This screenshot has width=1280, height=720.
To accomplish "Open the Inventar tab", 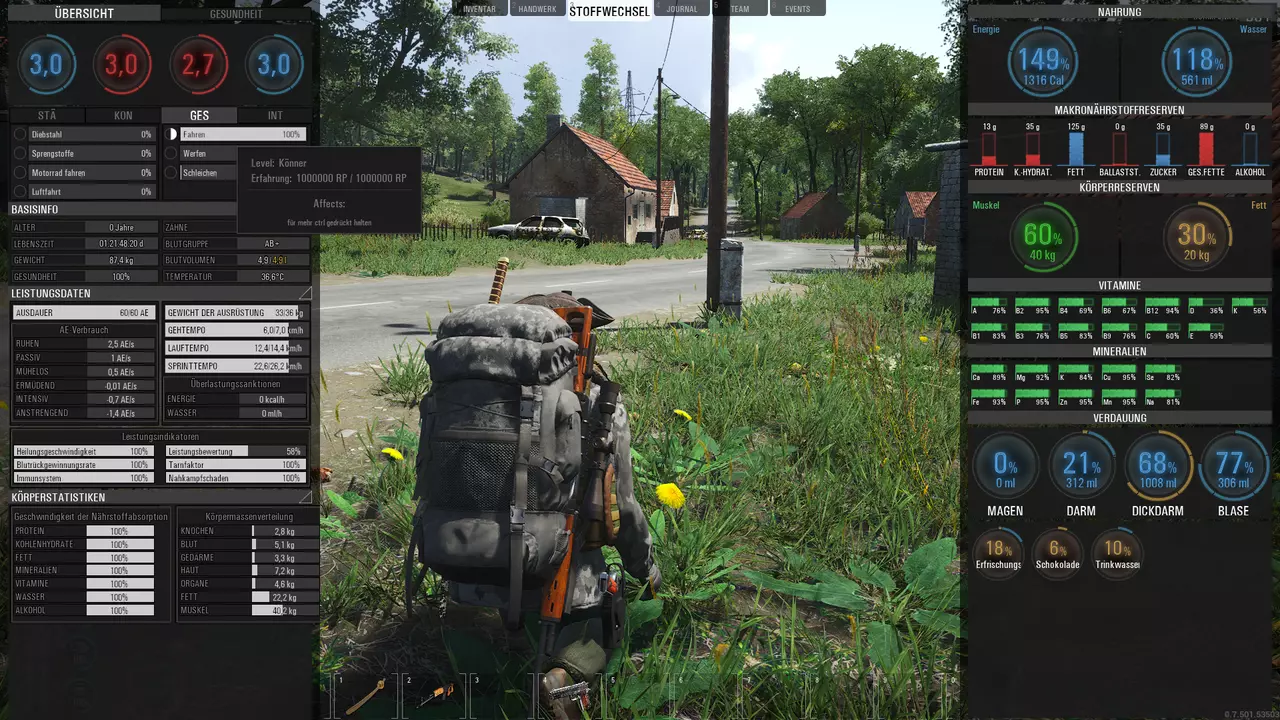I will [480, 9].
